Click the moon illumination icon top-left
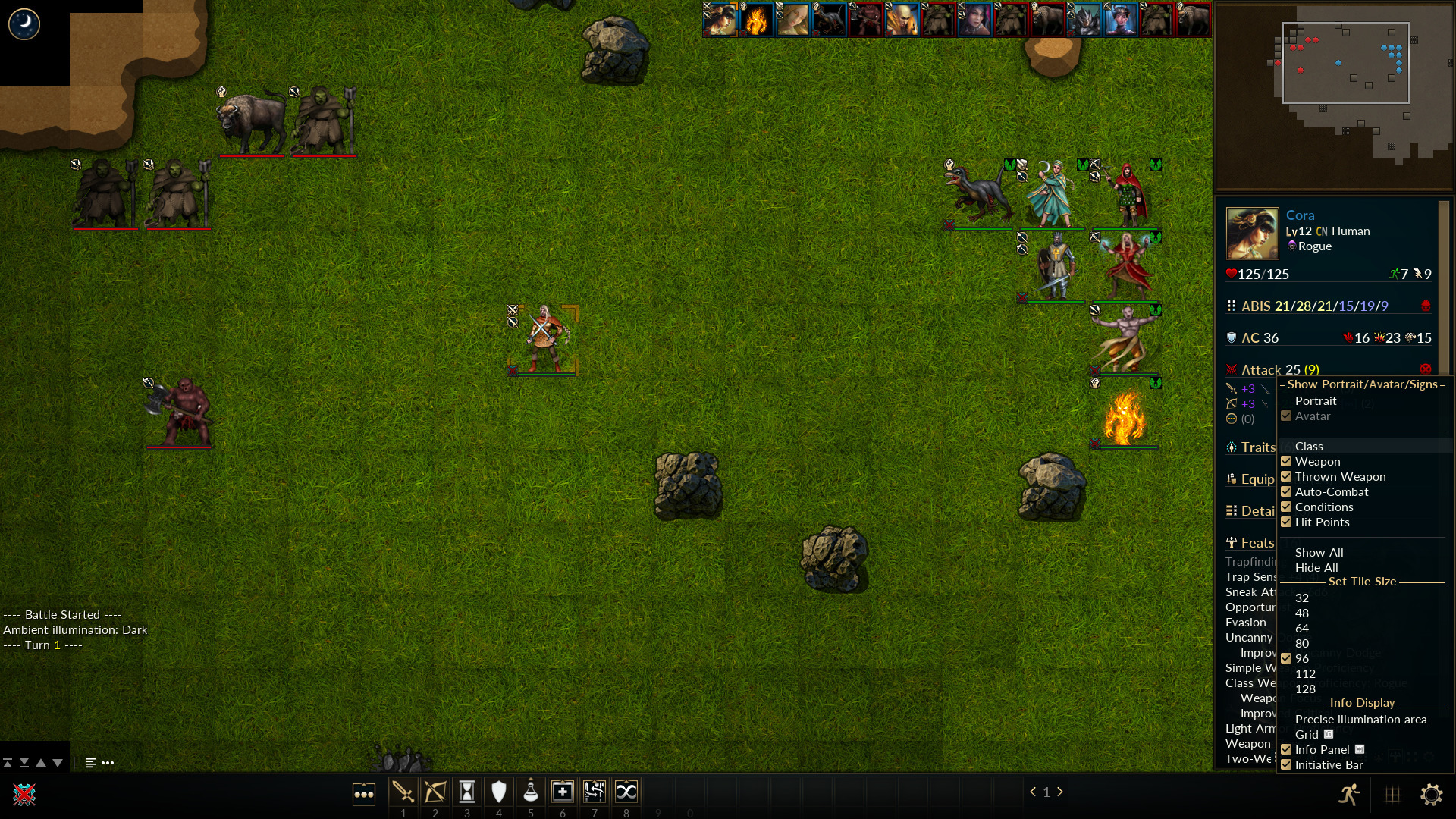 [x=25, y=24]
